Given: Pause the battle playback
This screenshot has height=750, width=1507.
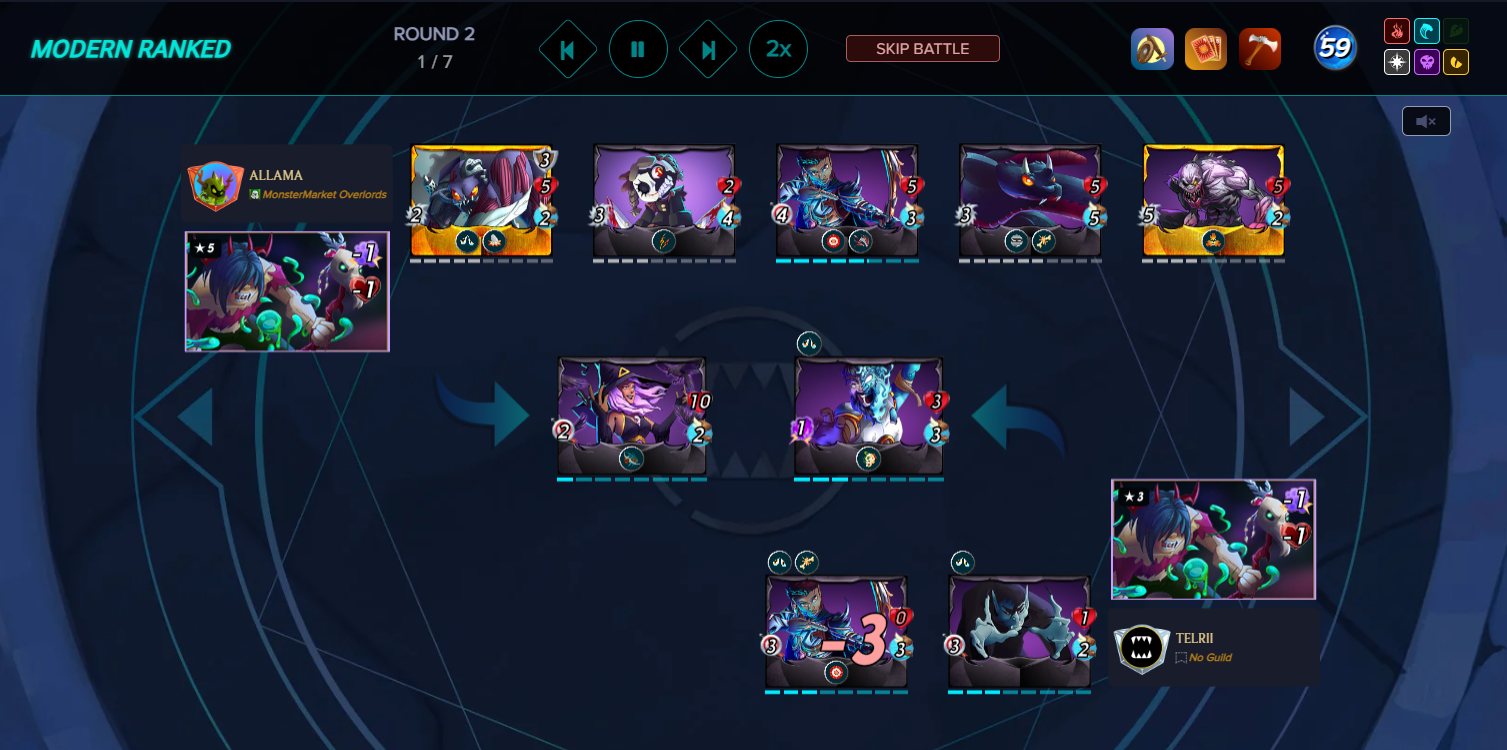Looking at the screenshot, I should pos(638,48).
